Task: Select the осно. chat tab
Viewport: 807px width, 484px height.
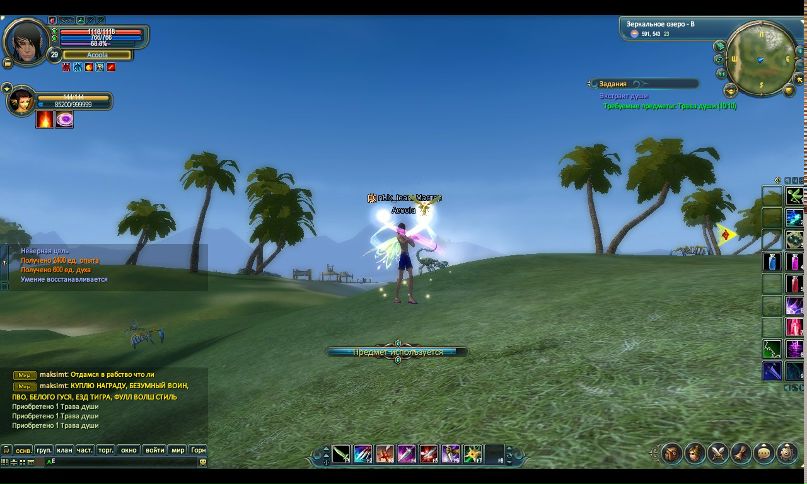Action: pyautogui.click(x=23, y=451)
